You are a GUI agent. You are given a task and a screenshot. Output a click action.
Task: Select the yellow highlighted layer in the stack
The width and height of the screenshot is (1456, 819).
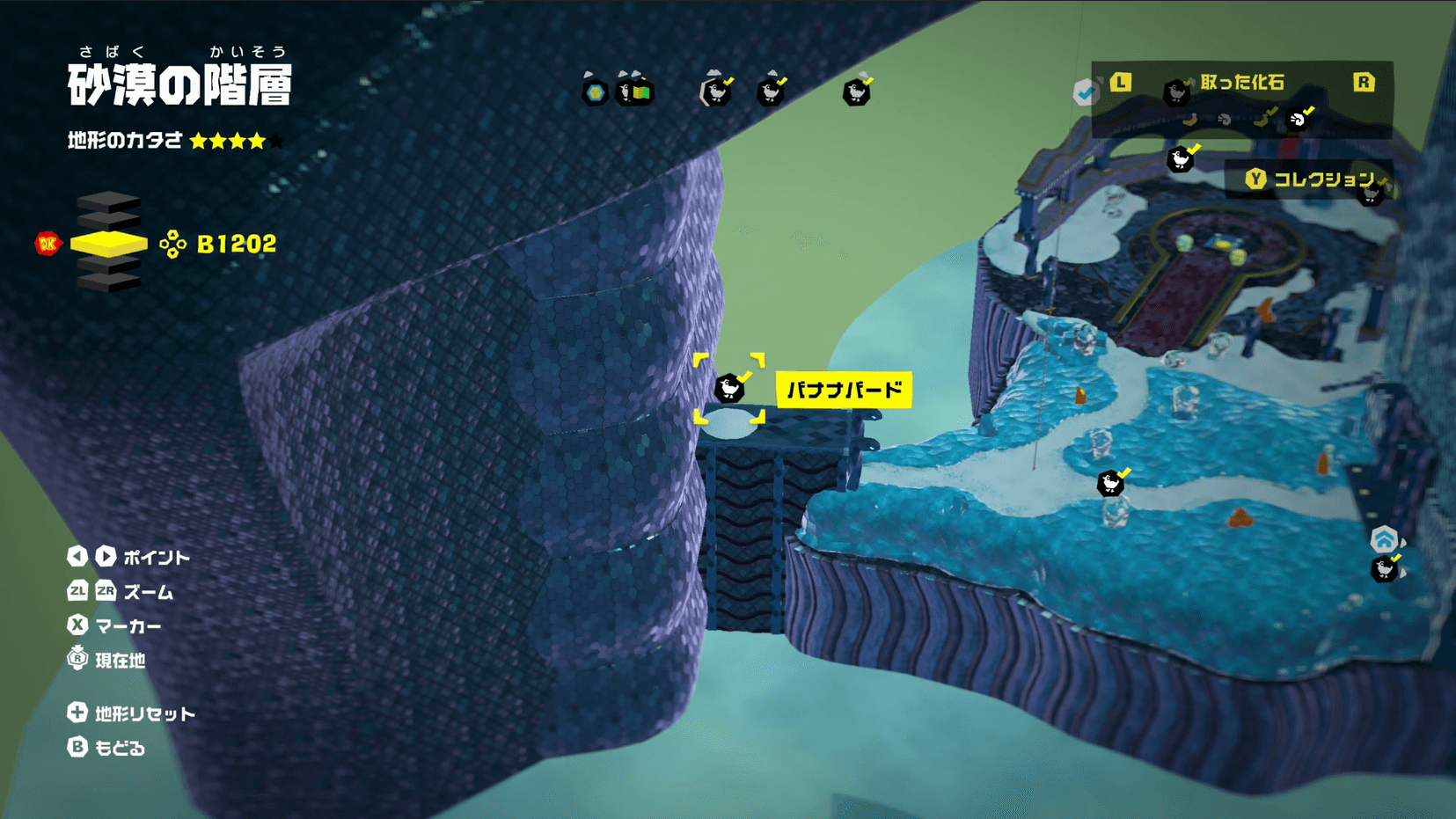(108, 244)
